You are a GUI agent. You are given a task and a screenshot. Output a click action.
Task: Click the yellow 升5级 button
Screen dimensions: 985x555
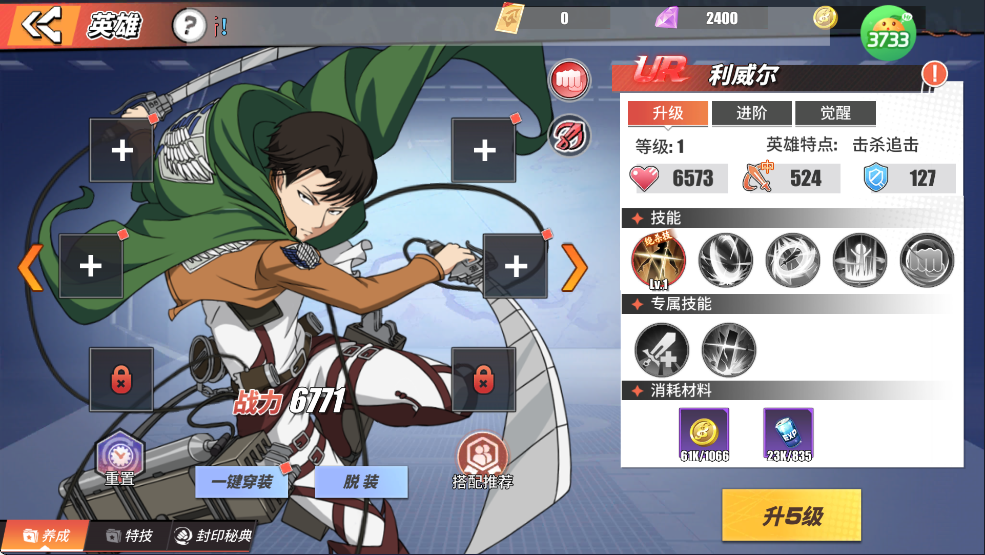[x=791, y=516]
